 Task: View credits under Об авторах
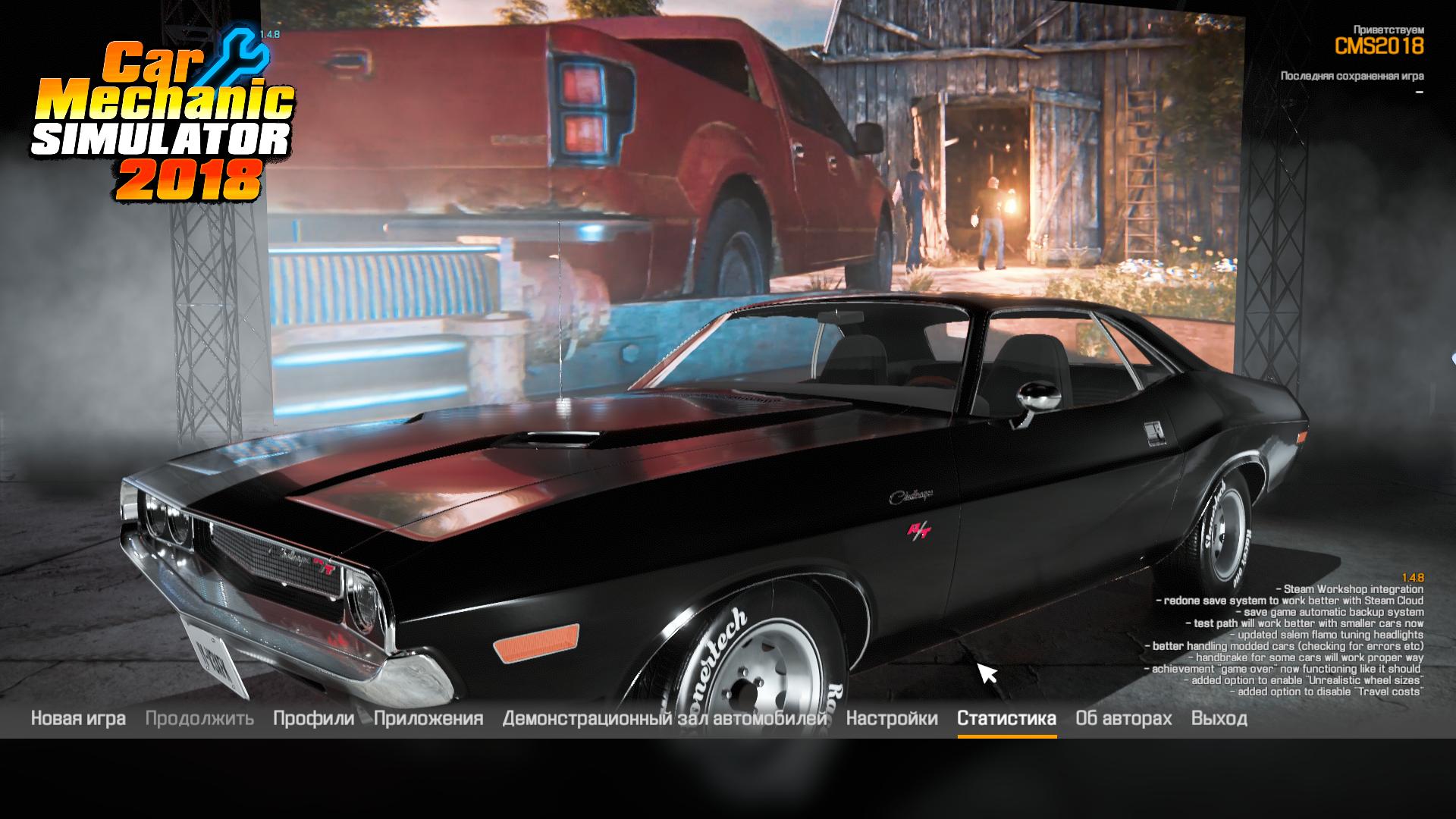1123,718
